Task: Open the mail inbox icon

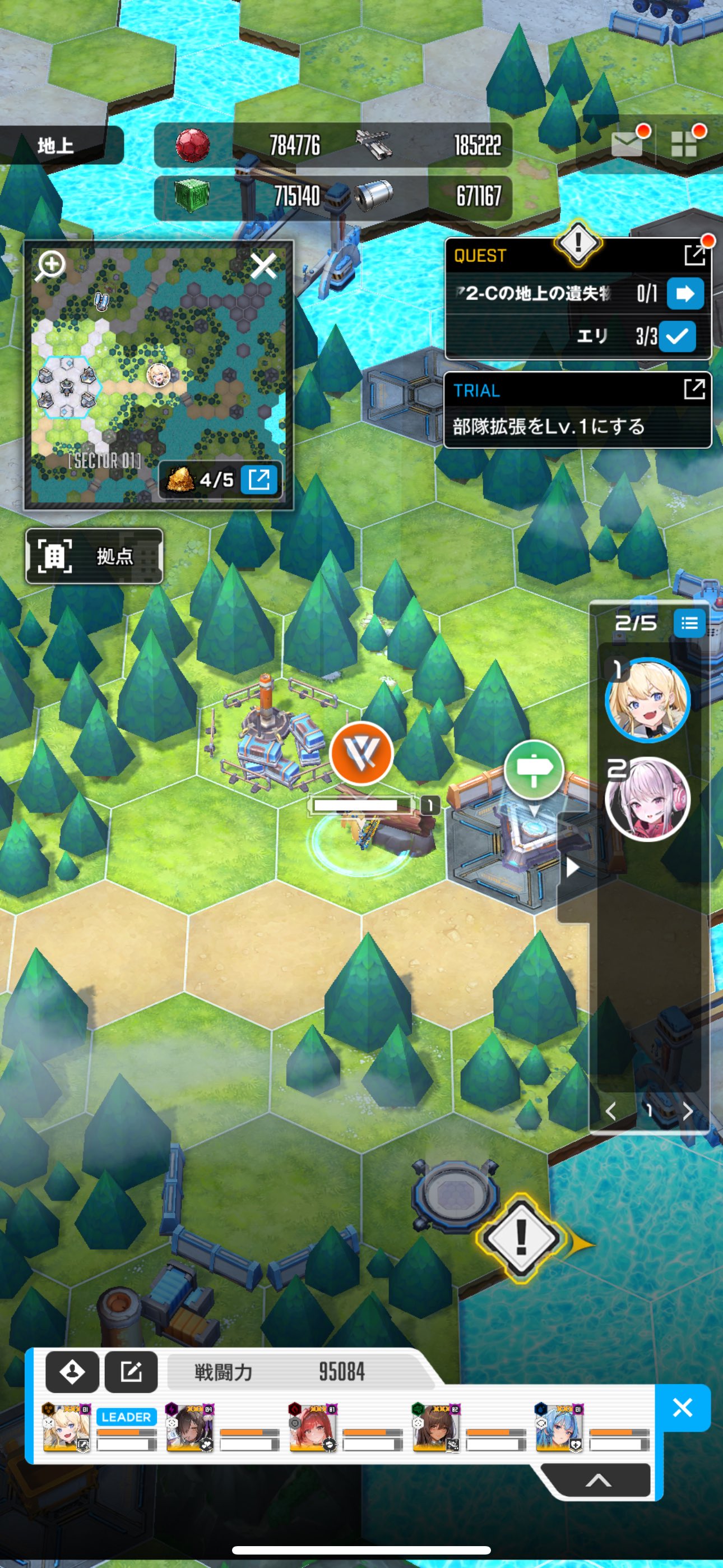Action: pos(627,144)
